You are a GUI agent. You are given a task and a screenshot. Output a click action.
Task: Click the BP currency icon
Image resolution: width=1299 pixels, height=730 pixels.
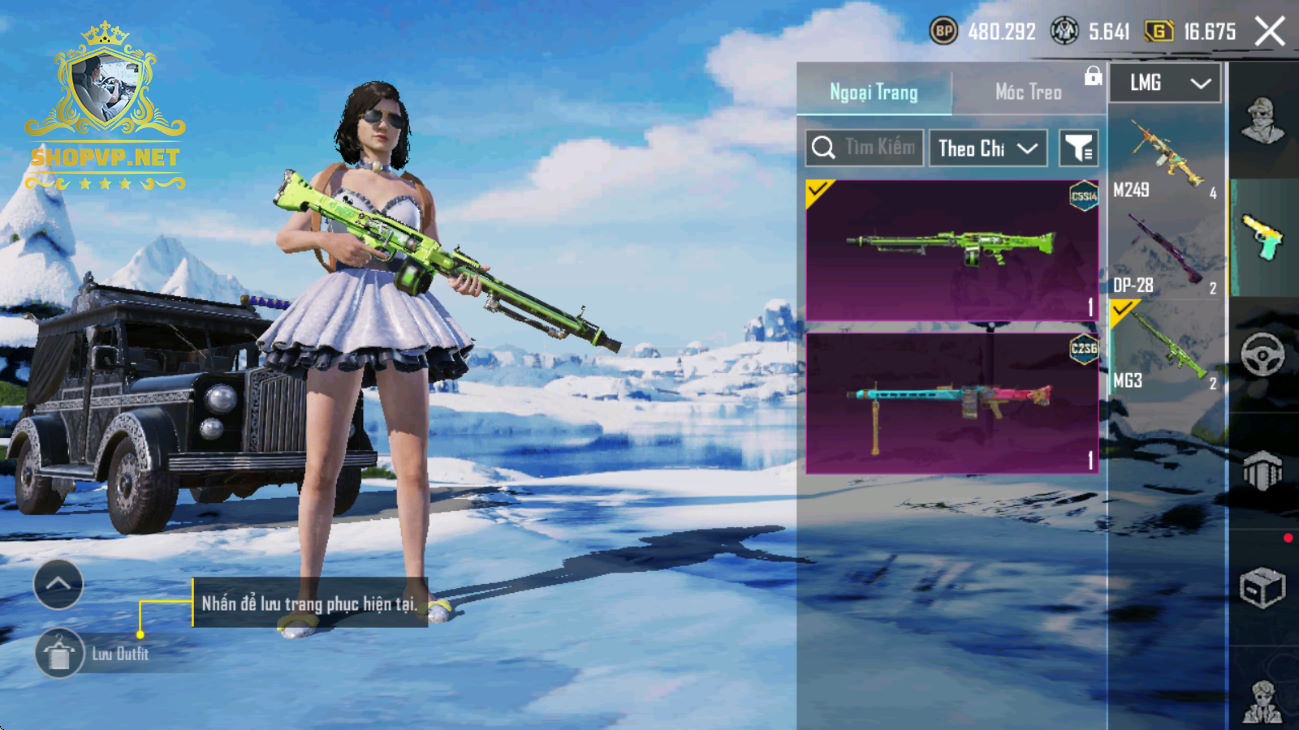point(943,32)
